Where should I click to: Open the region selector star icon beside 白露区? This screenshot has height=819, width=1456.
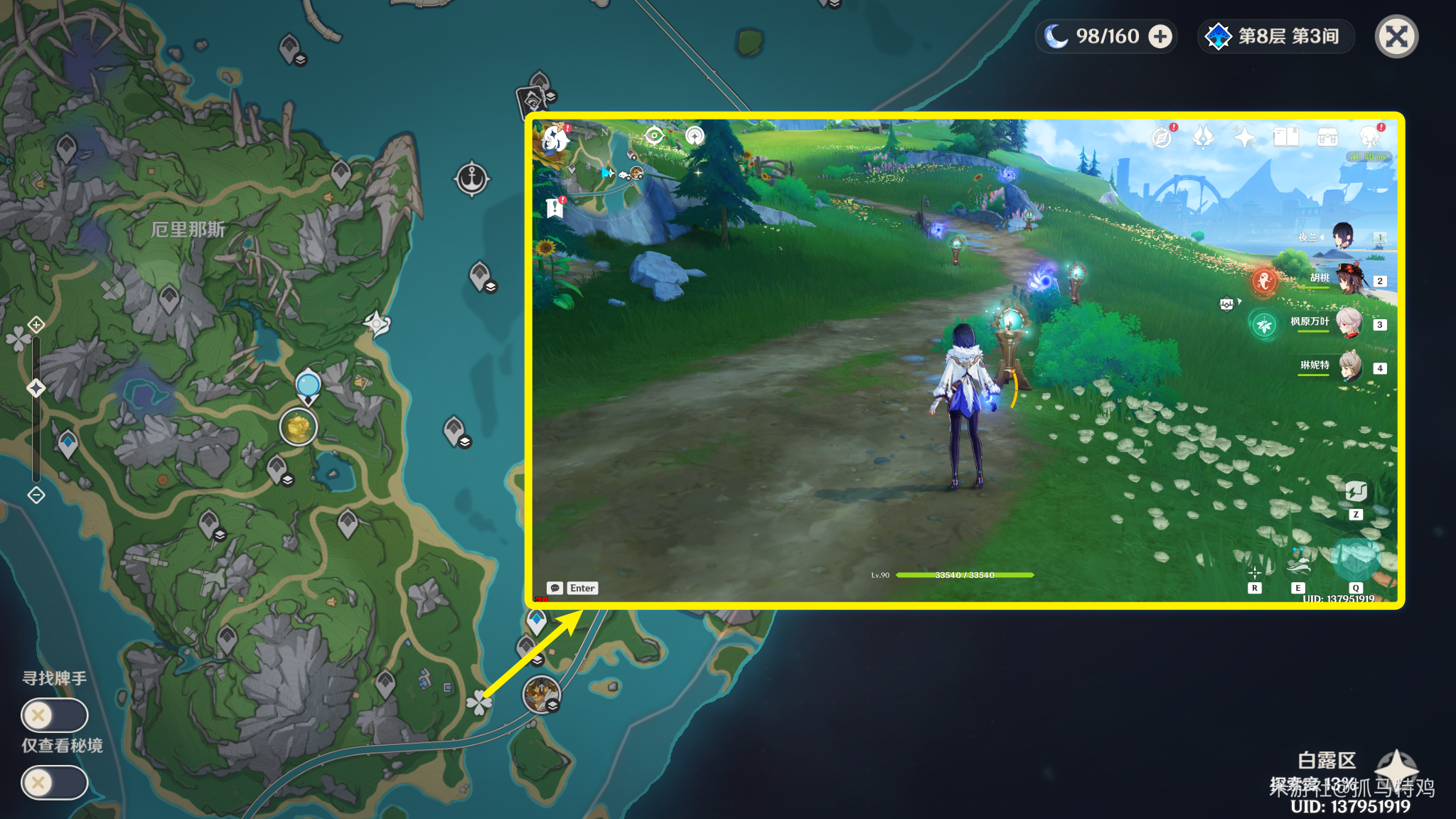pyautogui.click(x=1396, y=768)
